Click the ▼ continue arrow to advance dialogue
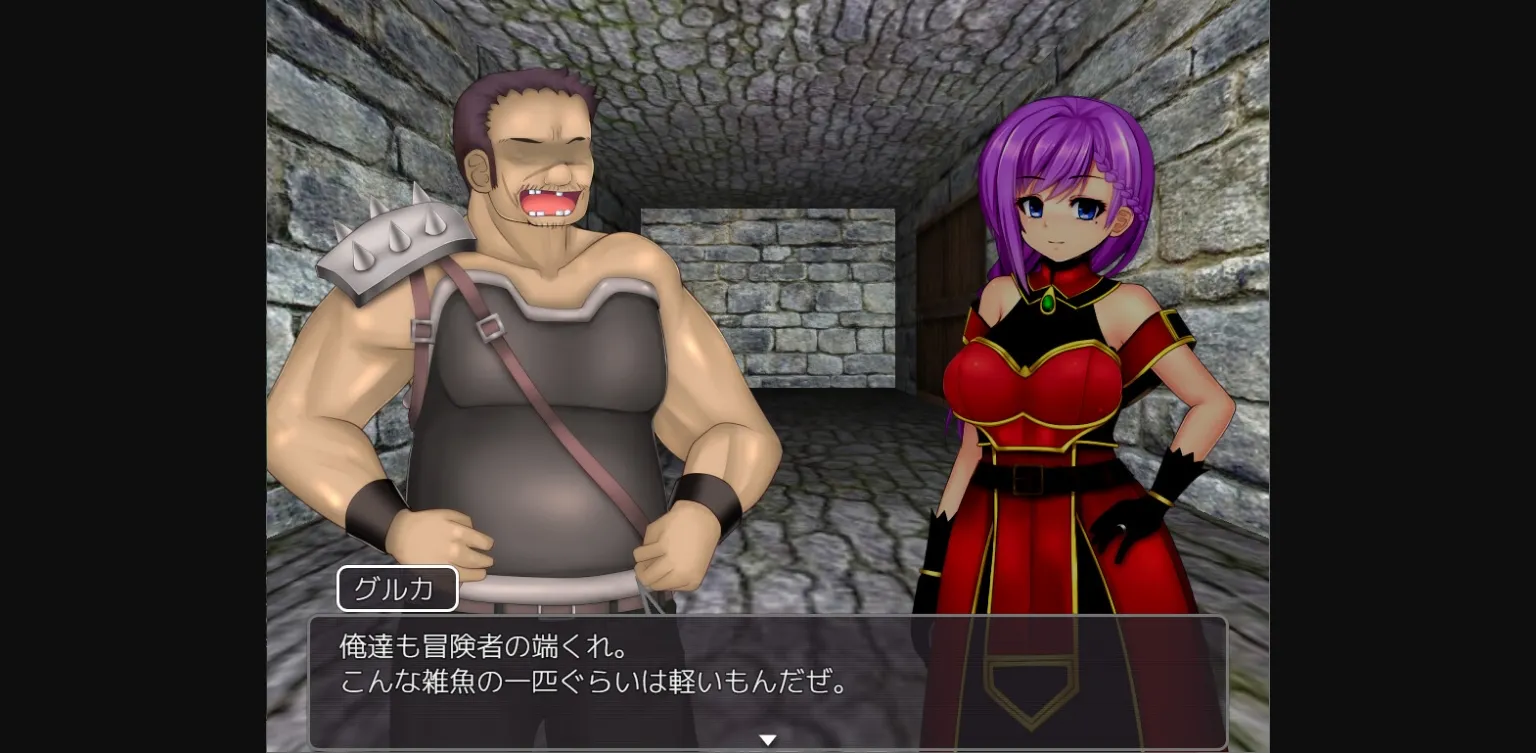This screenshot has height=753, width=1536. tap(768, 739)
